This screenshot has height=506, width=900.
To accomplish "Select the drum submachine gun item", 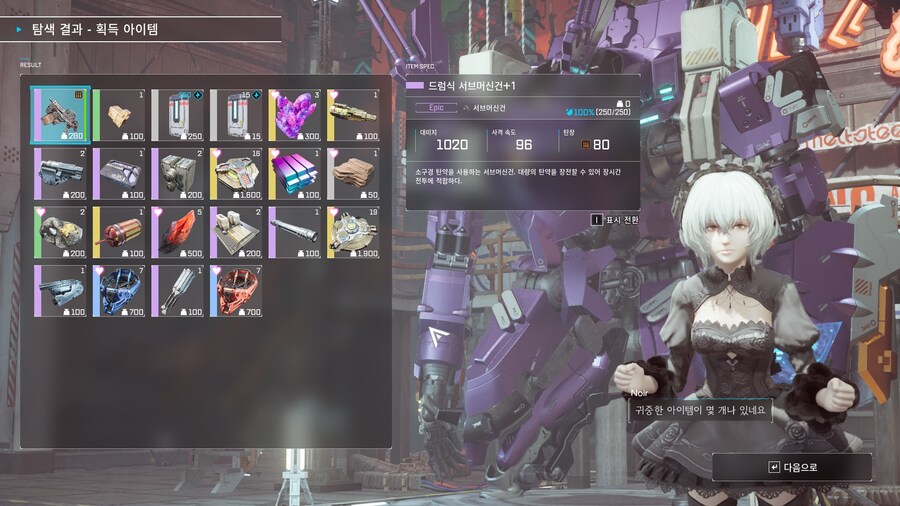I will (x=61, y=115).
